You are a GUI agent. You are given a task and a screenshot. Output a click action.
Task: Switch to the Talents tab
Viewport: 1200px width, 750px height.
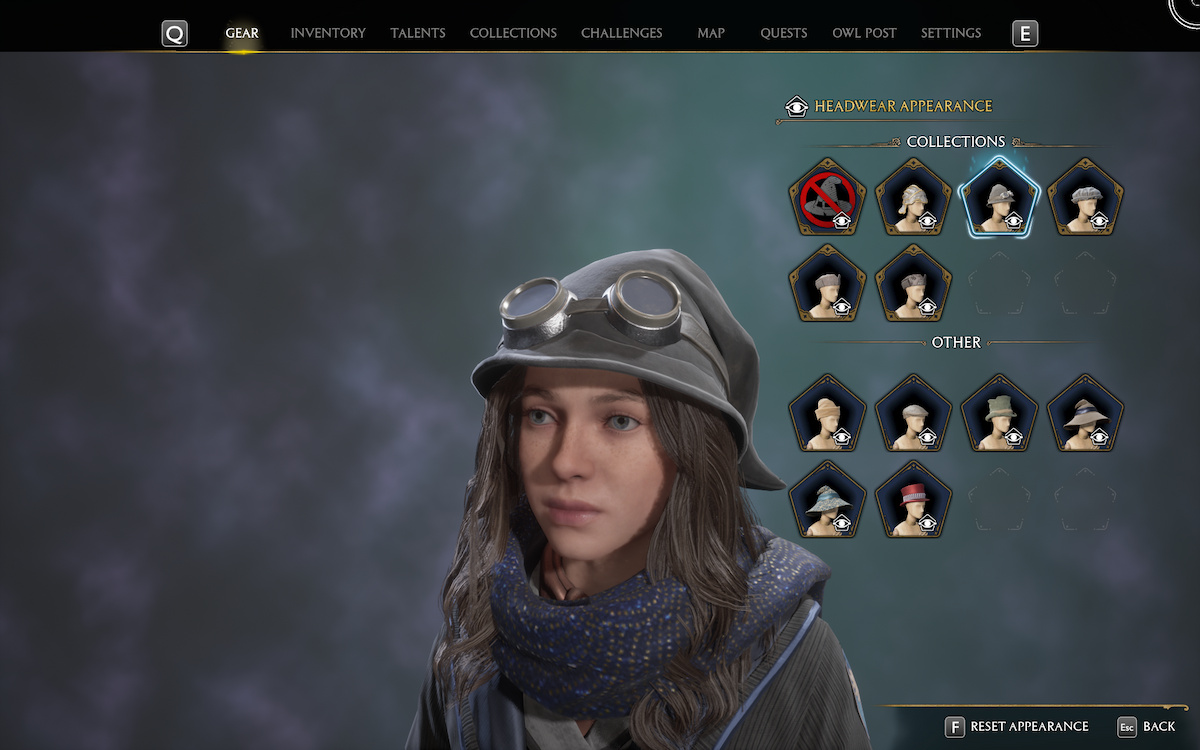coord(418,33)
